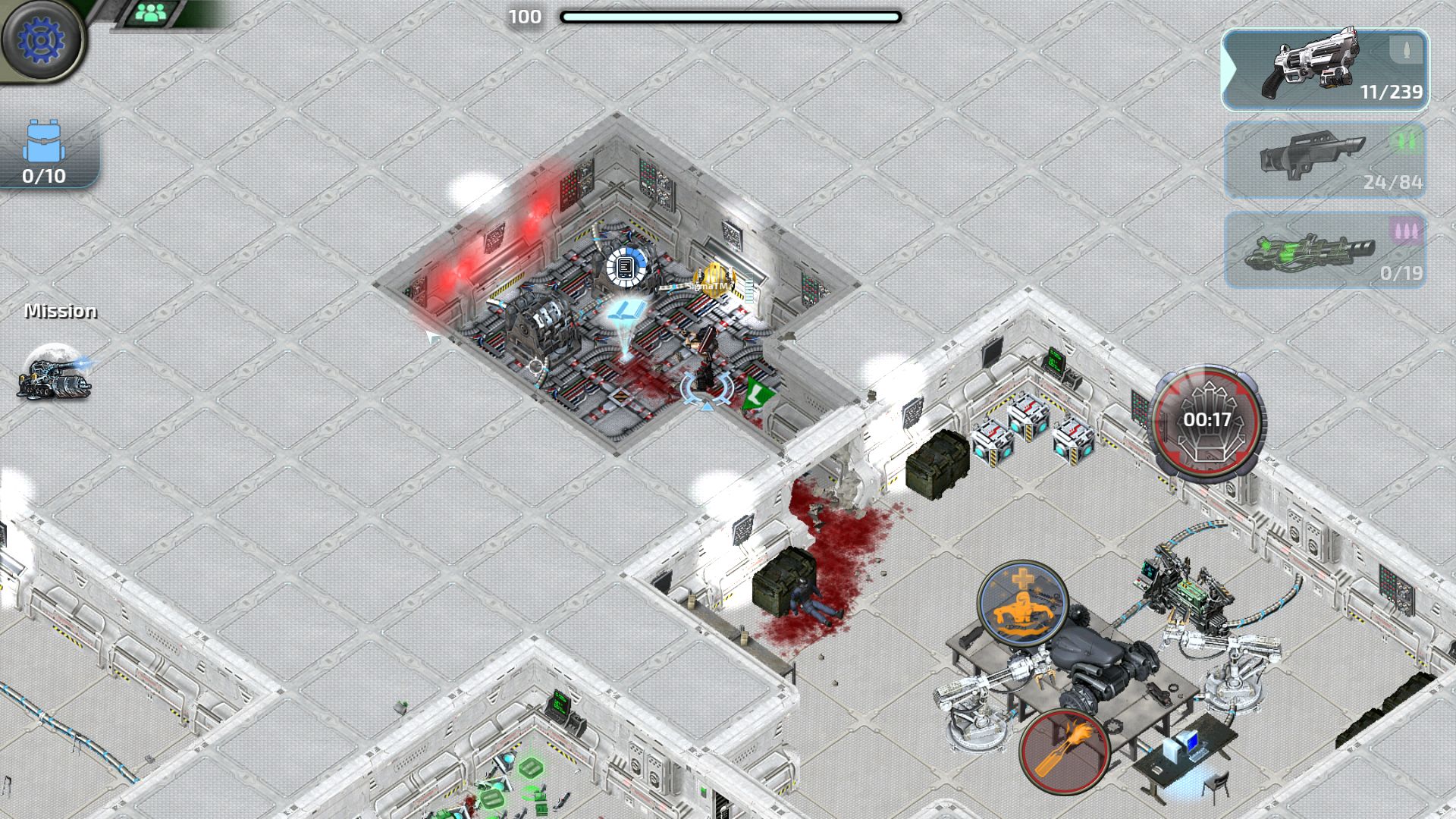
Task: Show the green players list icon
Action: pyautogui.click(x=152, y=13)
